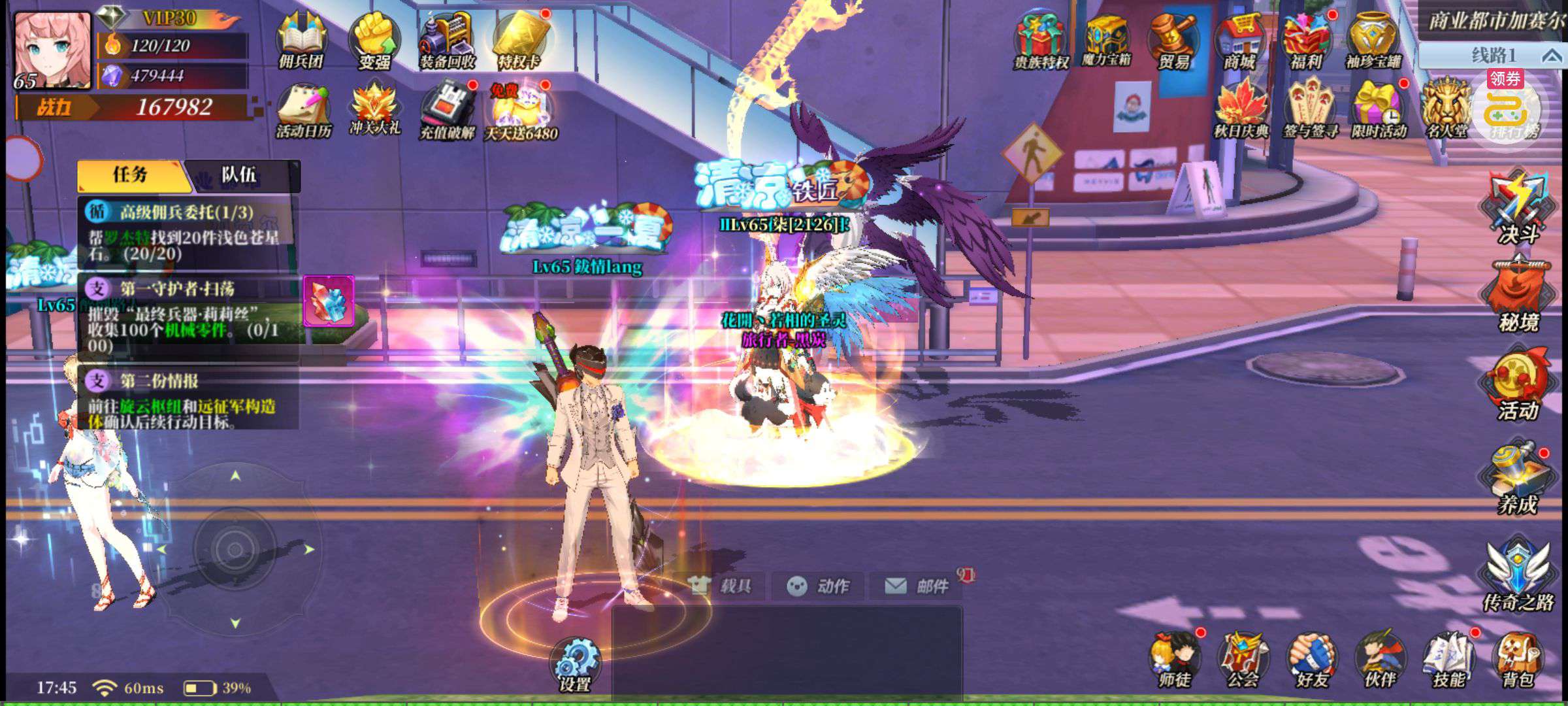Image resolution: width=1568 pixels, height=706 pixels.
Task: Open the 贸易 trade auction icon
Action: (x=1173, y=41)
